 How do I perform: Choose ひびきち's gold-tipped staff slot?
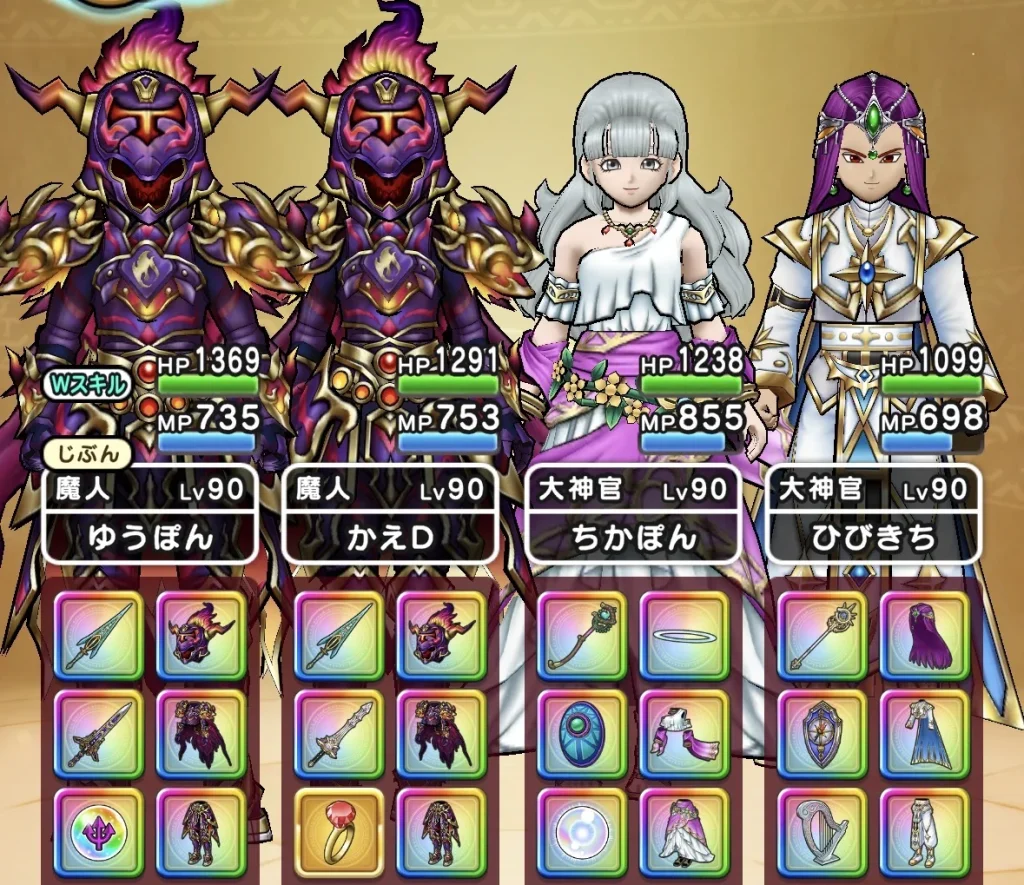823,635
